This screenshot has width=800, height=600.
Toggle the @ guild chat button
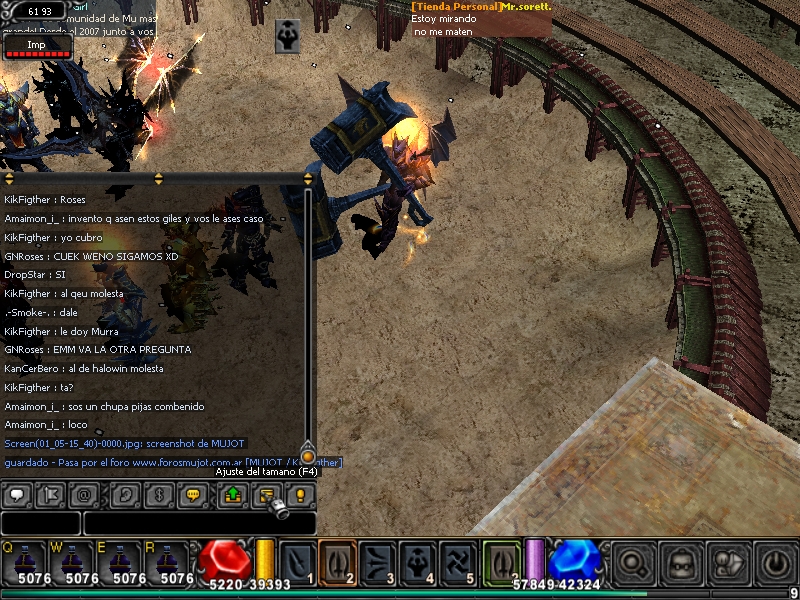point(83,494)
